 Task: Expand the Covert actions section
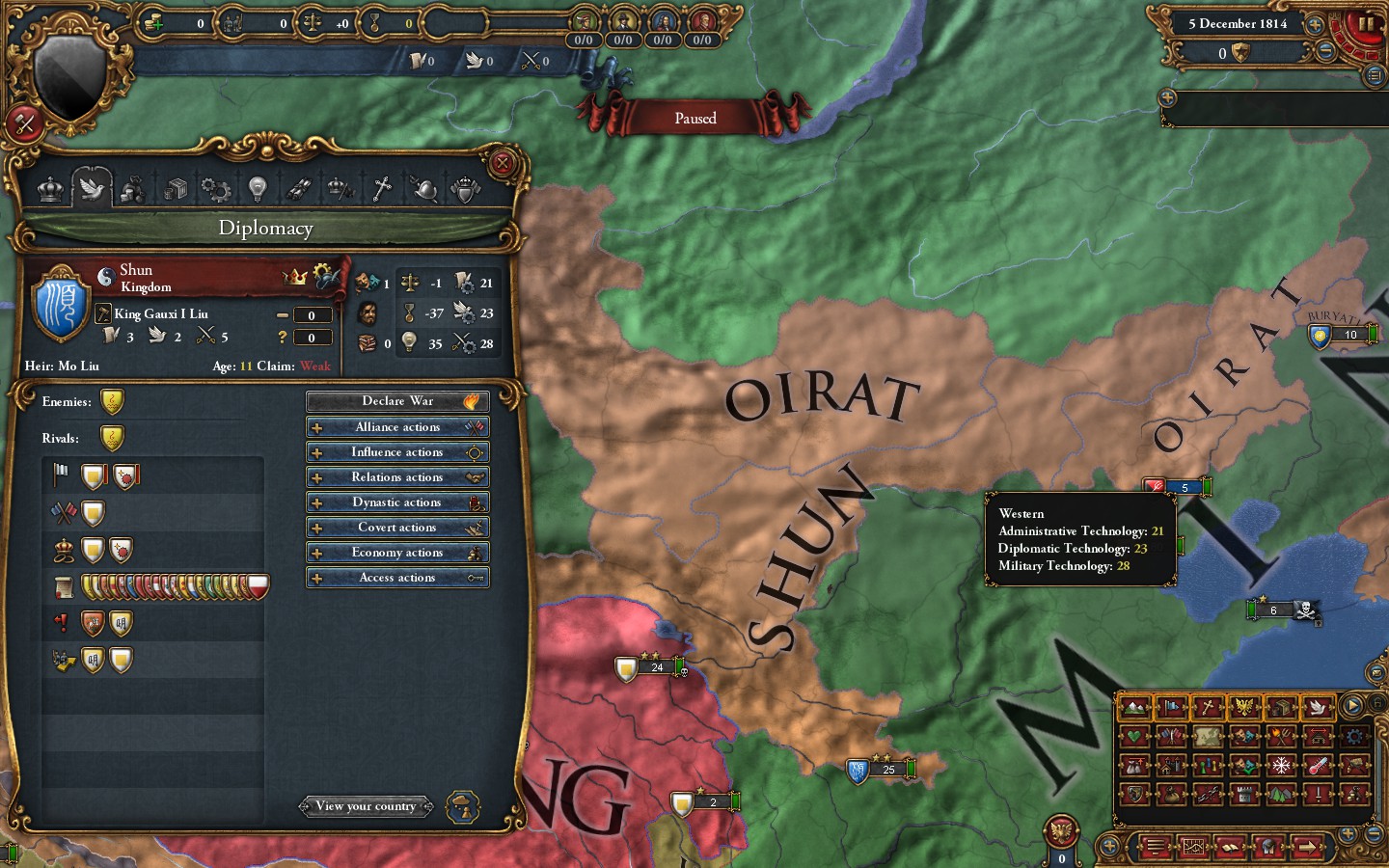pyautogui.click(x=397, y=527)
